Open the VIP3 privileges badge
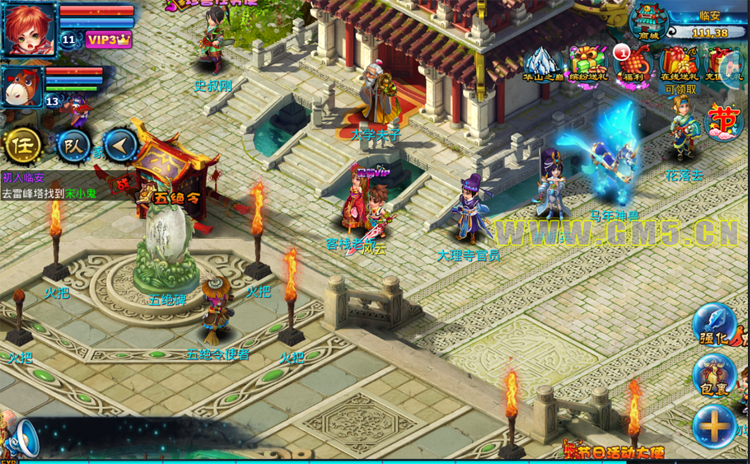Screen dimensions: 750x464 click(108, 40)
